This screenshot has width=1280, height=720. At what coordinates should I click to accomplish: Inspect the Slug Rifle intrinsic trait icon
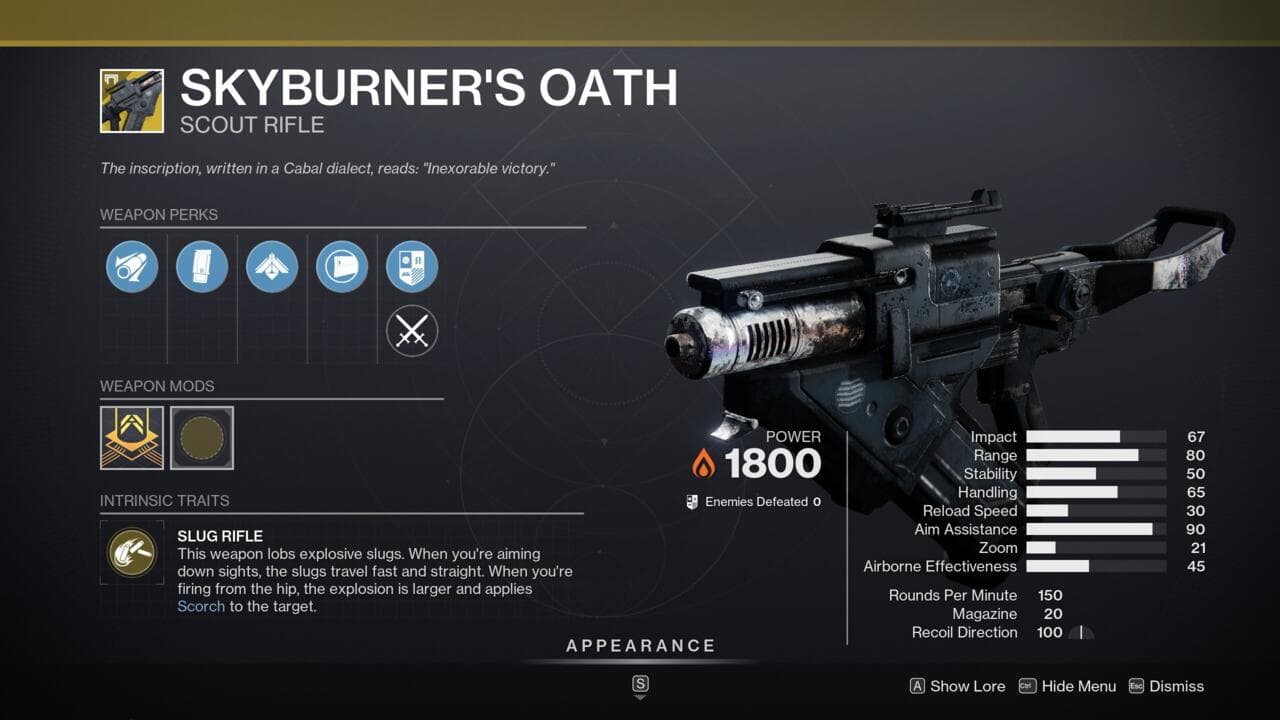132,551
